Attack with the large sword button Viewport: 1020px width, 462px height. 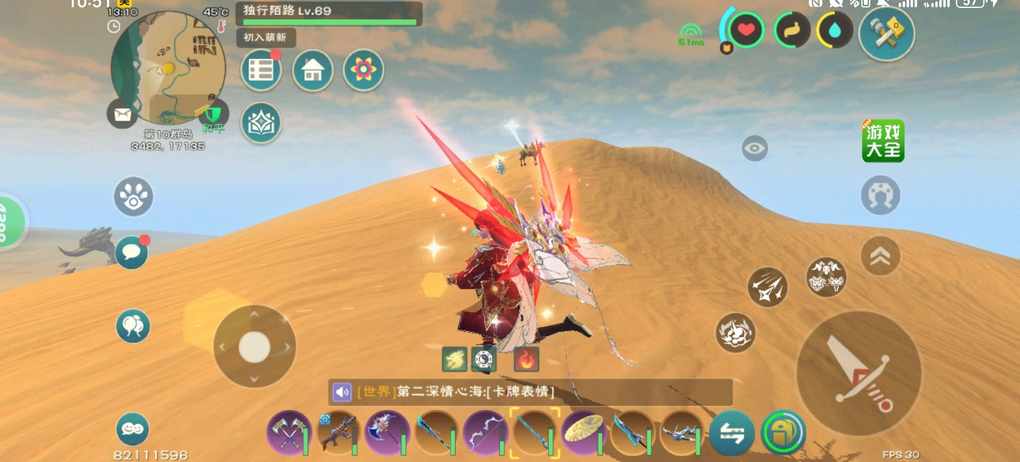pos(858,373)
